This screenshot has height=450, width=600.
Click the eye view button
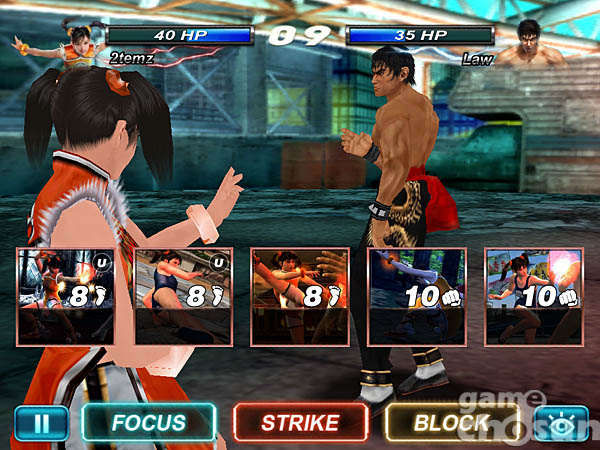[560, 423]
